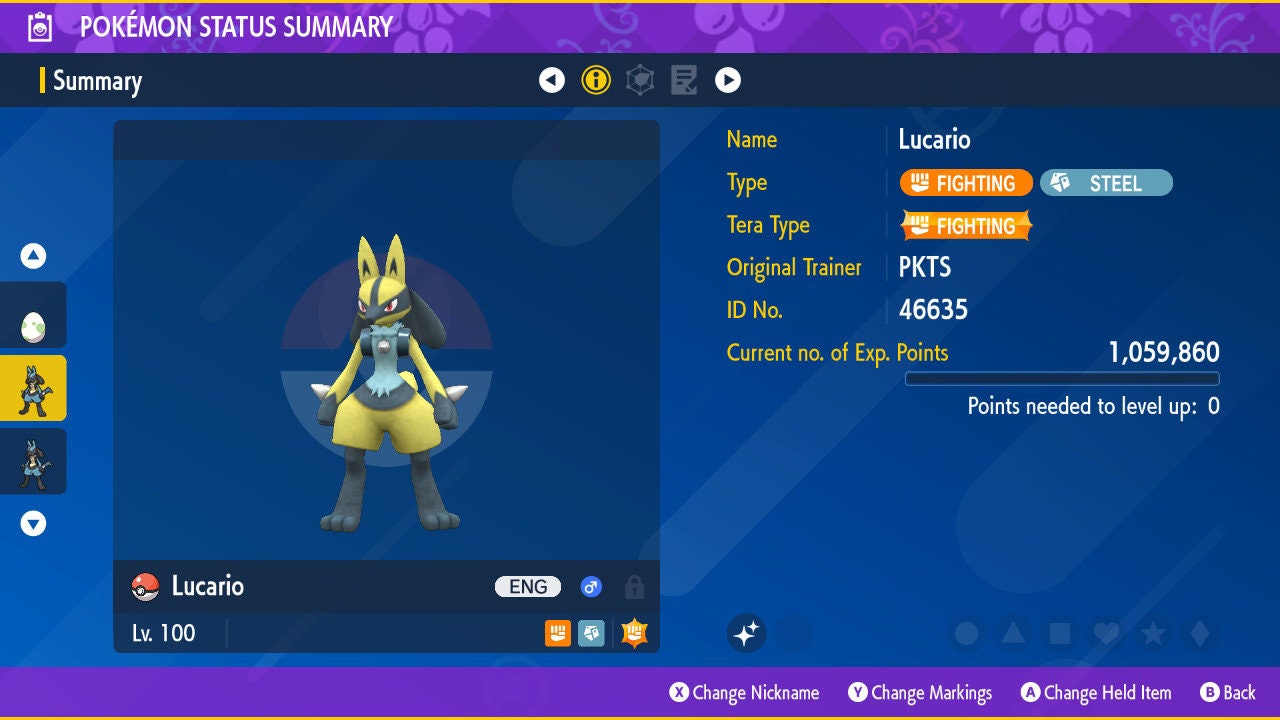Select the shiny yellow Lucario party slot
The width and height of the screenshot is (1280, 720).
(33, 388)
